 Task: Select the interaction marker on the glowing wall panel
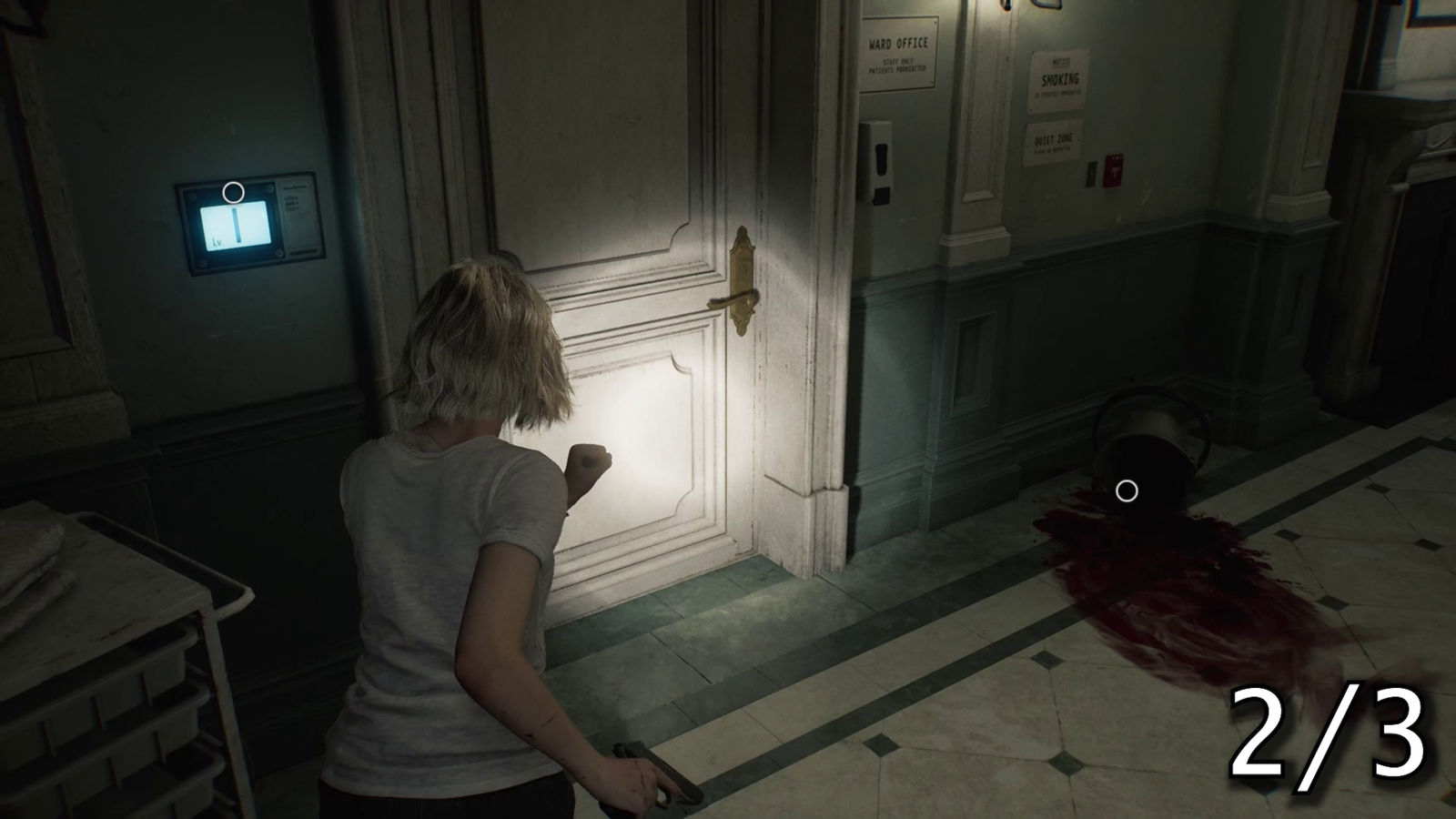[x=233, y=192]
